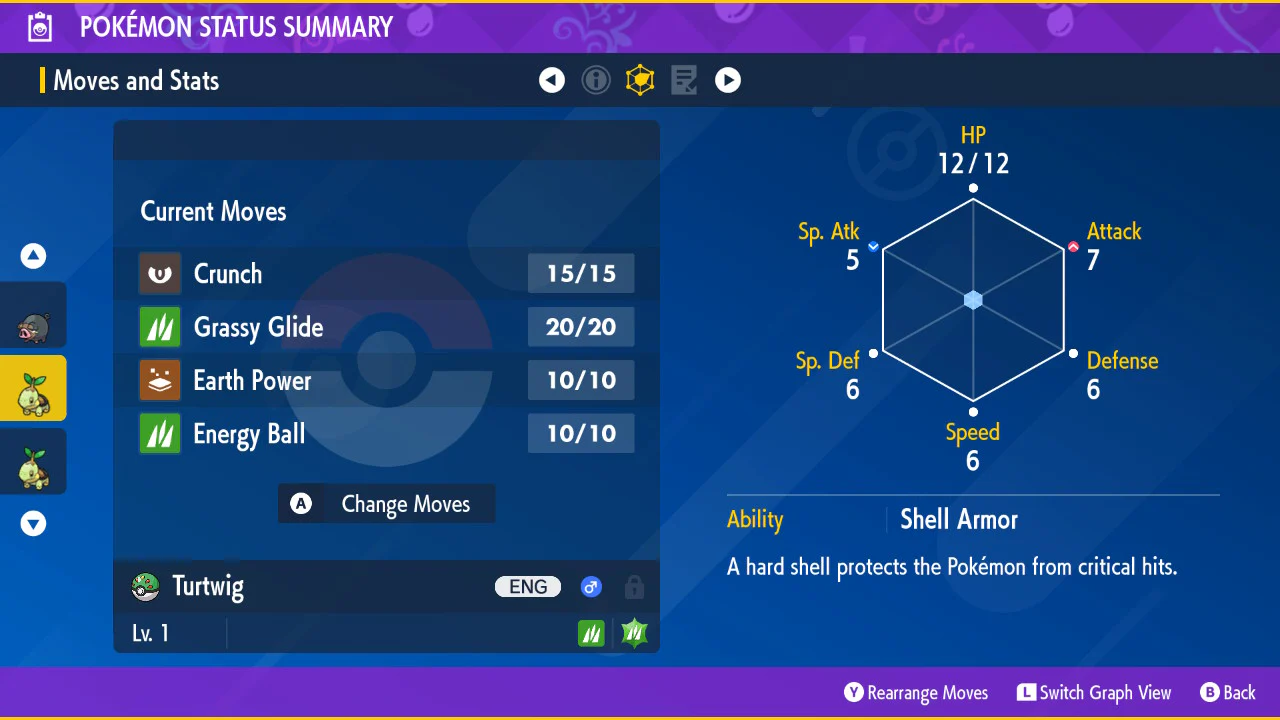Image resolution: width=1280 pixels, height=720 pixels.
Task: Switch to the hexagon stats tab
Action: click(x=640, y=80)
